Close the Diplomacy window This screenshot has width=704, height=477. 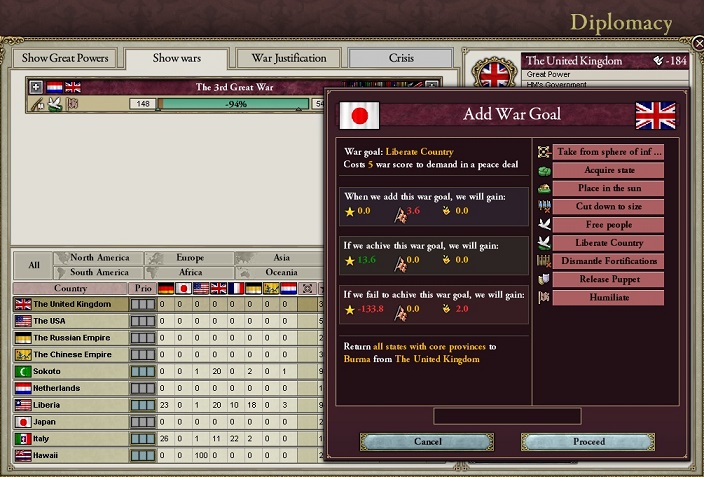(x=697, y=44)
